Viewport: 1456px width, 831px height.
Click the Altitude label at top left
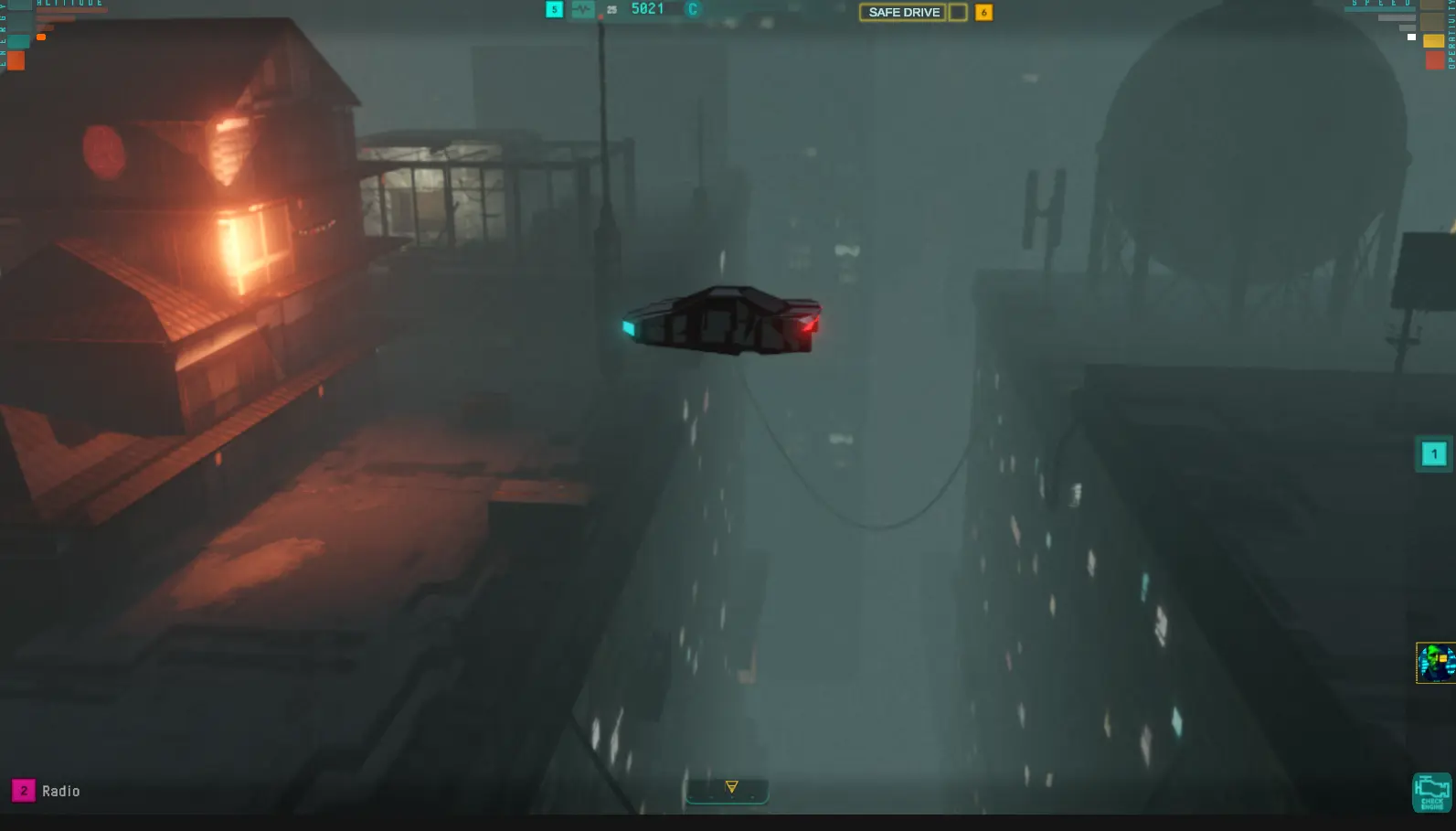(x=71, y=4)
